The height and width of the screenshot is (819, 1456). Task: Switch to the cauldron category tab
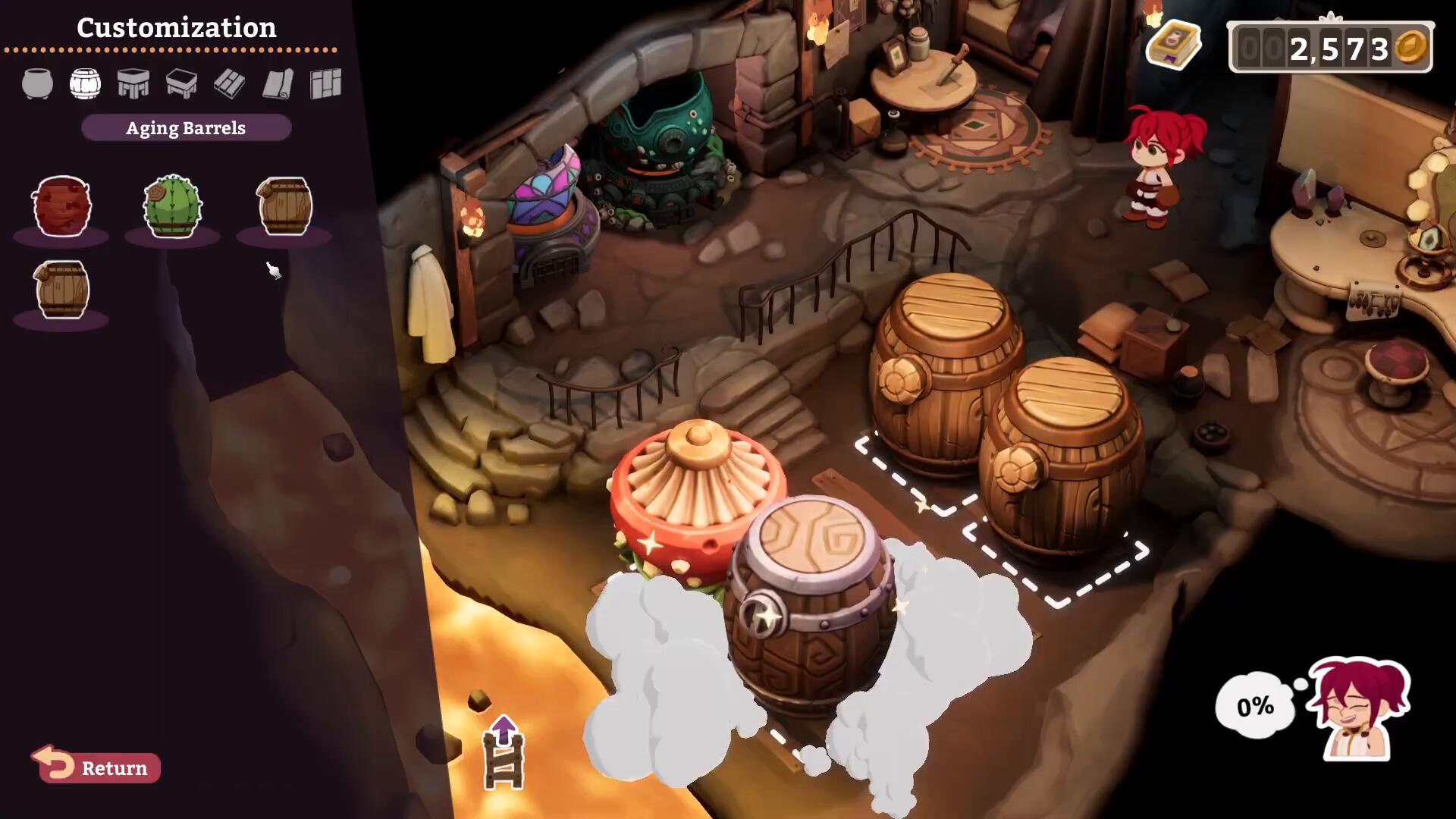(37, 84)
